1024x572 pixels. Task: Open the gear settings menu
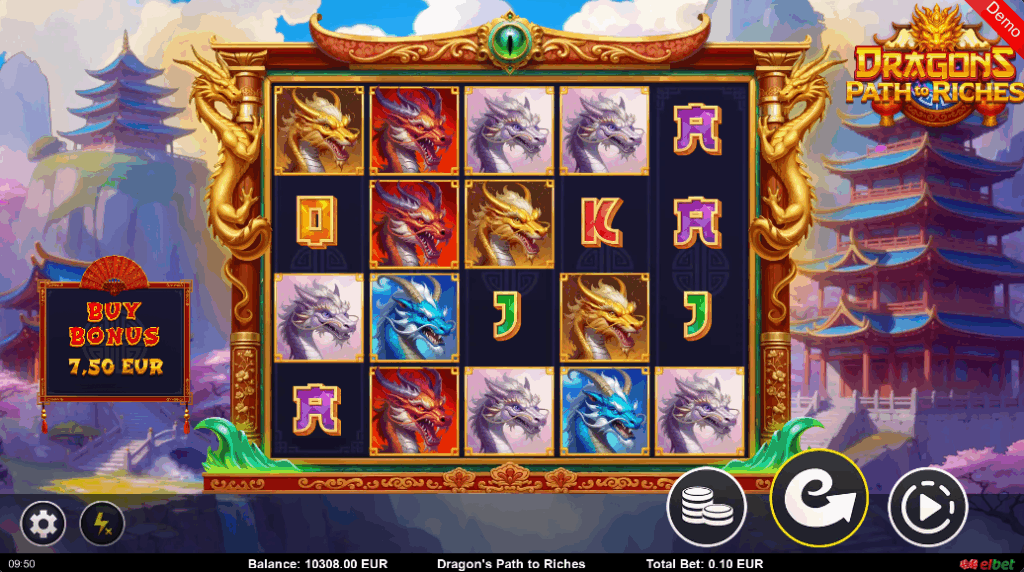(43, 522)
